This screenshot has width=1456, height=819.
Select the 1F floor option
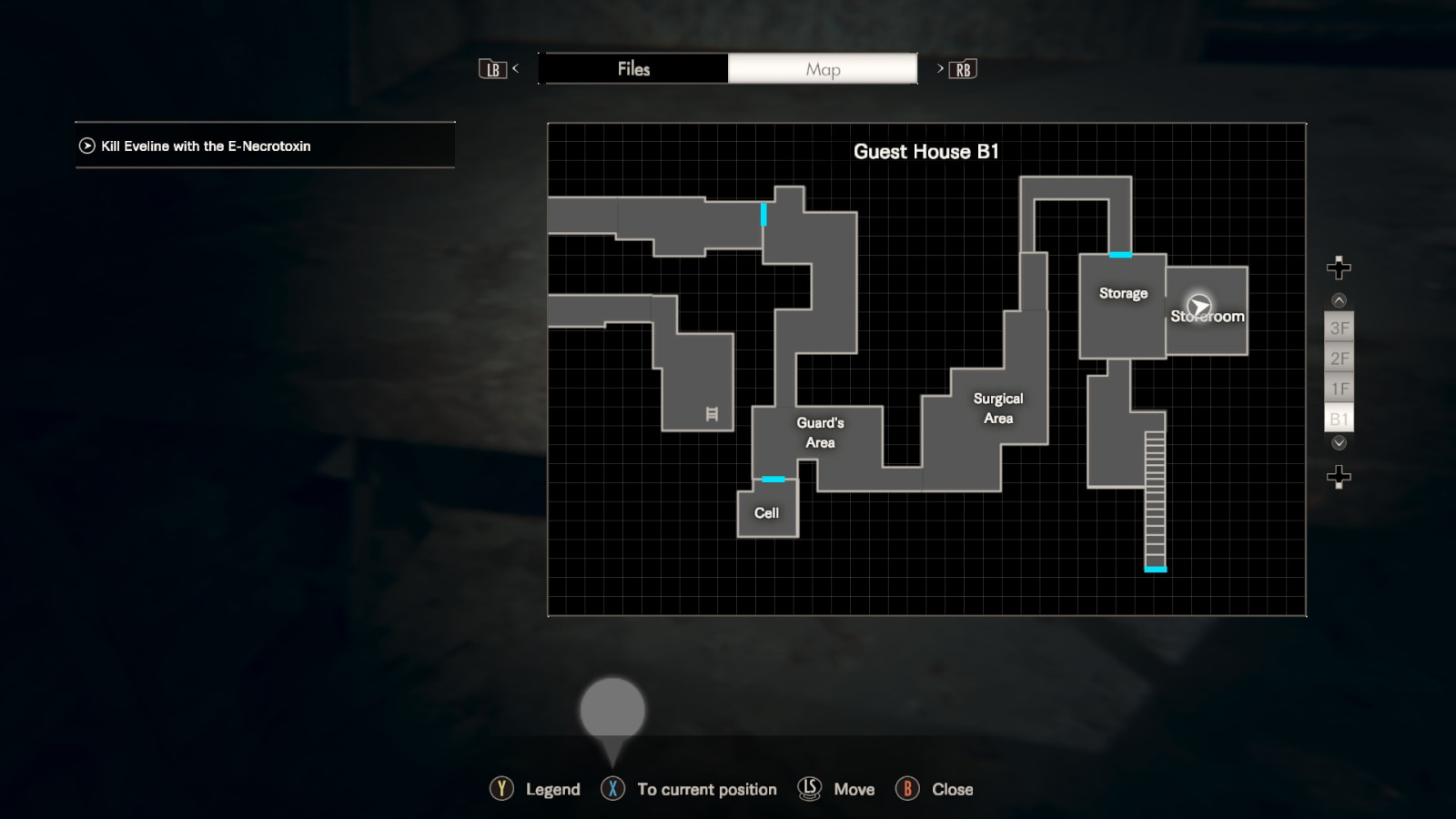1339,389
